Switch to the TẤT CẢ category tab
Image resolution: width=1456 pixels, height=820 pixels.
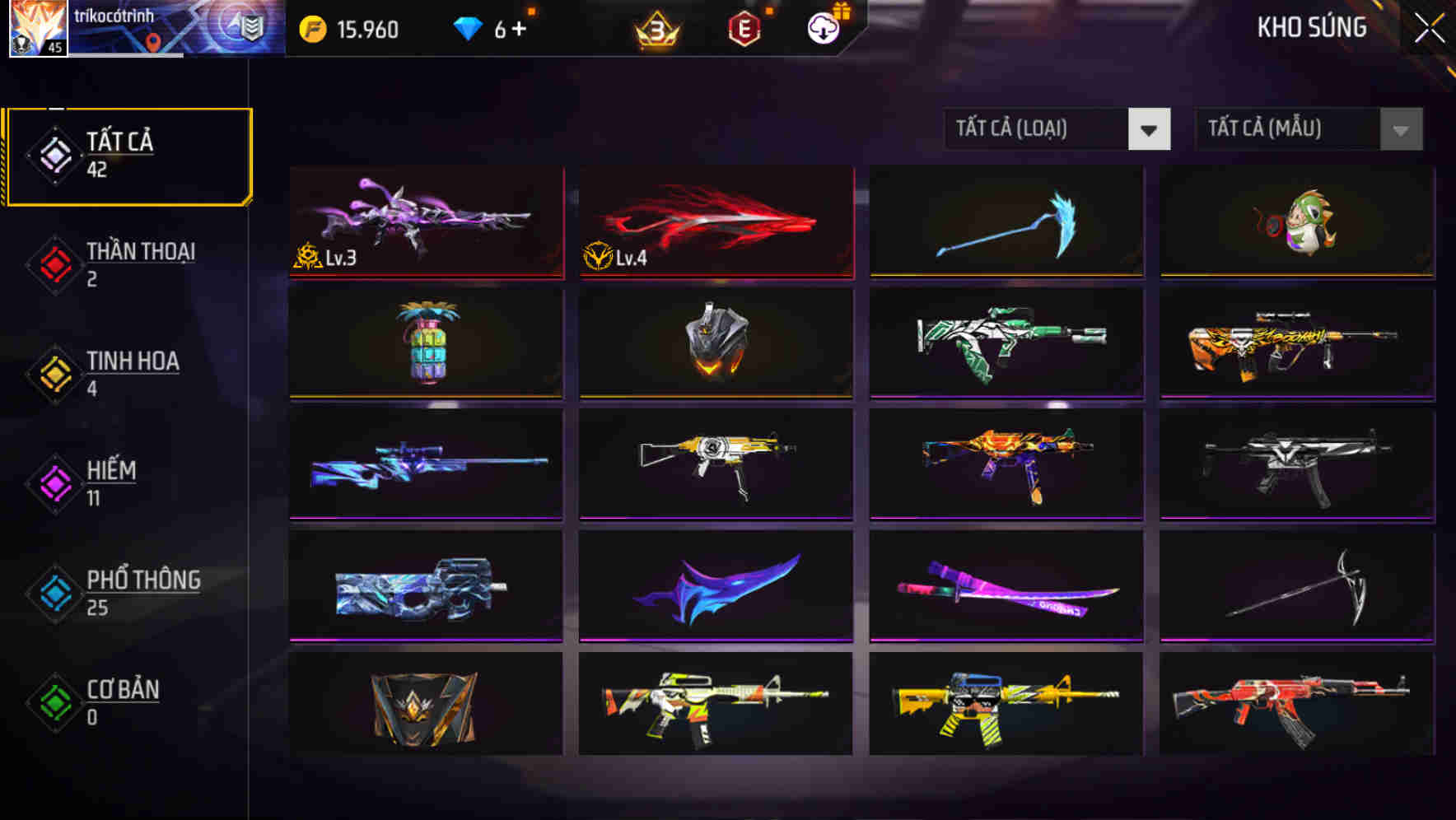[128, 152]
